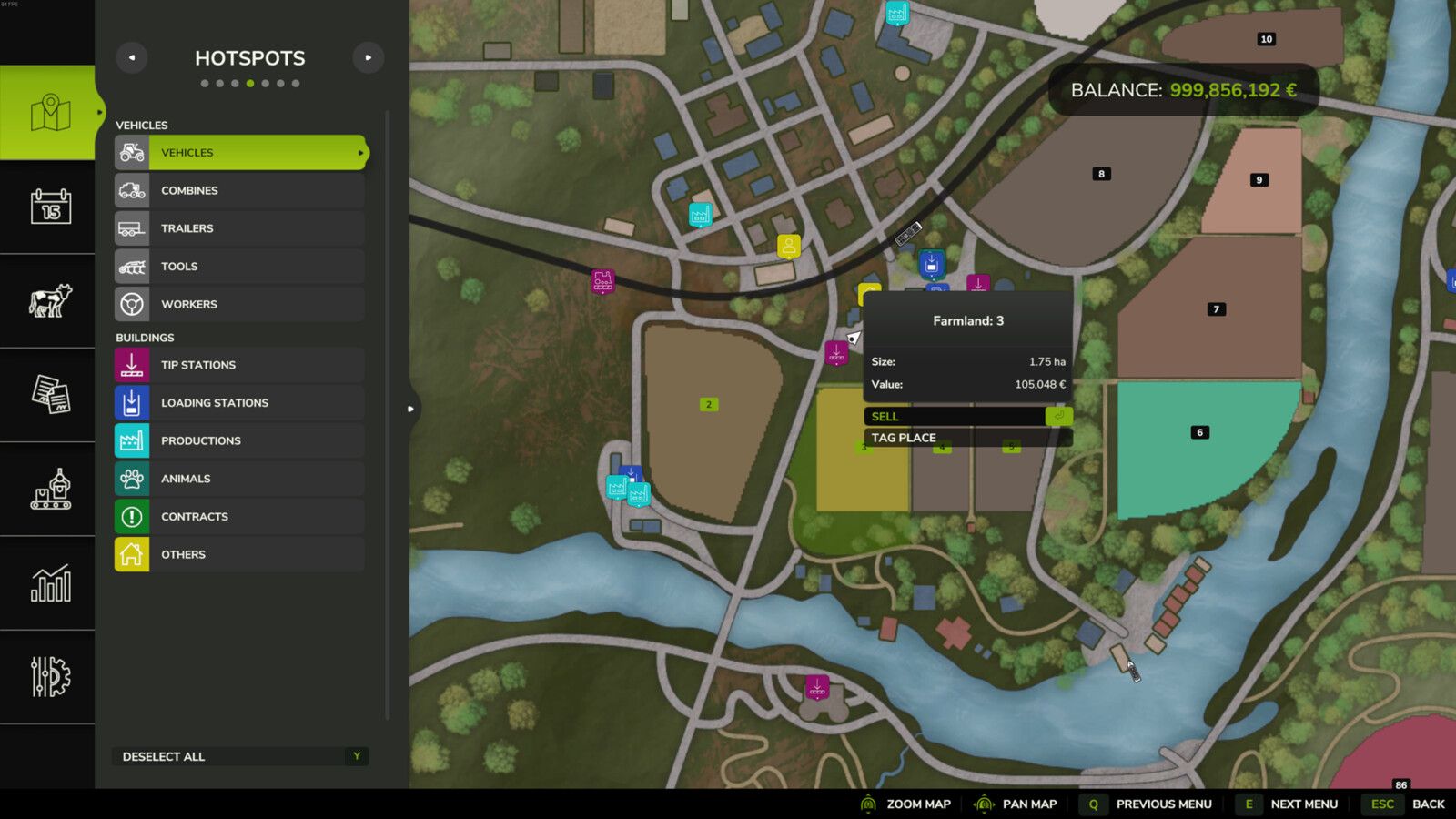Toggle the Combines hotspot filter
1456x819 pixels.
coord(240,191)
